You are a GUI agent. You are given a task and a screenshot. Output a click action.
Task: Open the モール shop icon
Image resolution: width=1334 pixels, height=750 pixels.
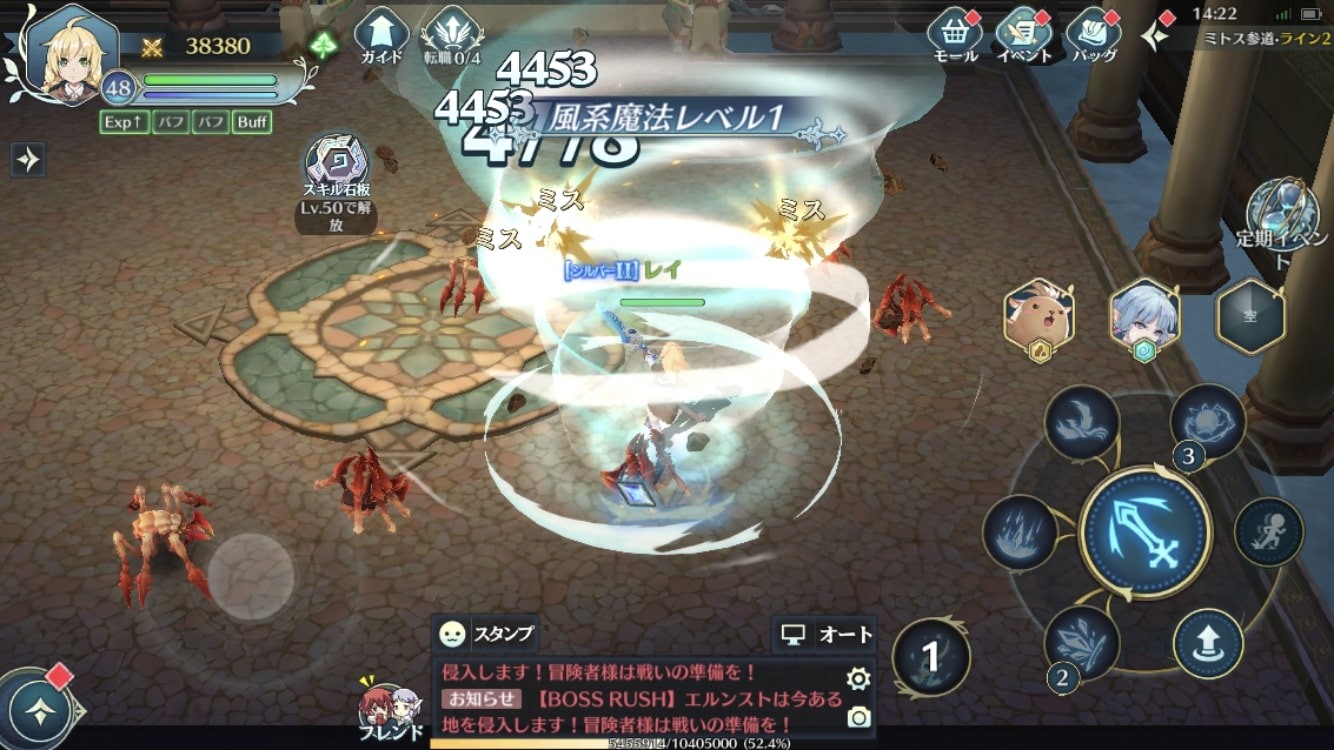click(x=954, y=30)
